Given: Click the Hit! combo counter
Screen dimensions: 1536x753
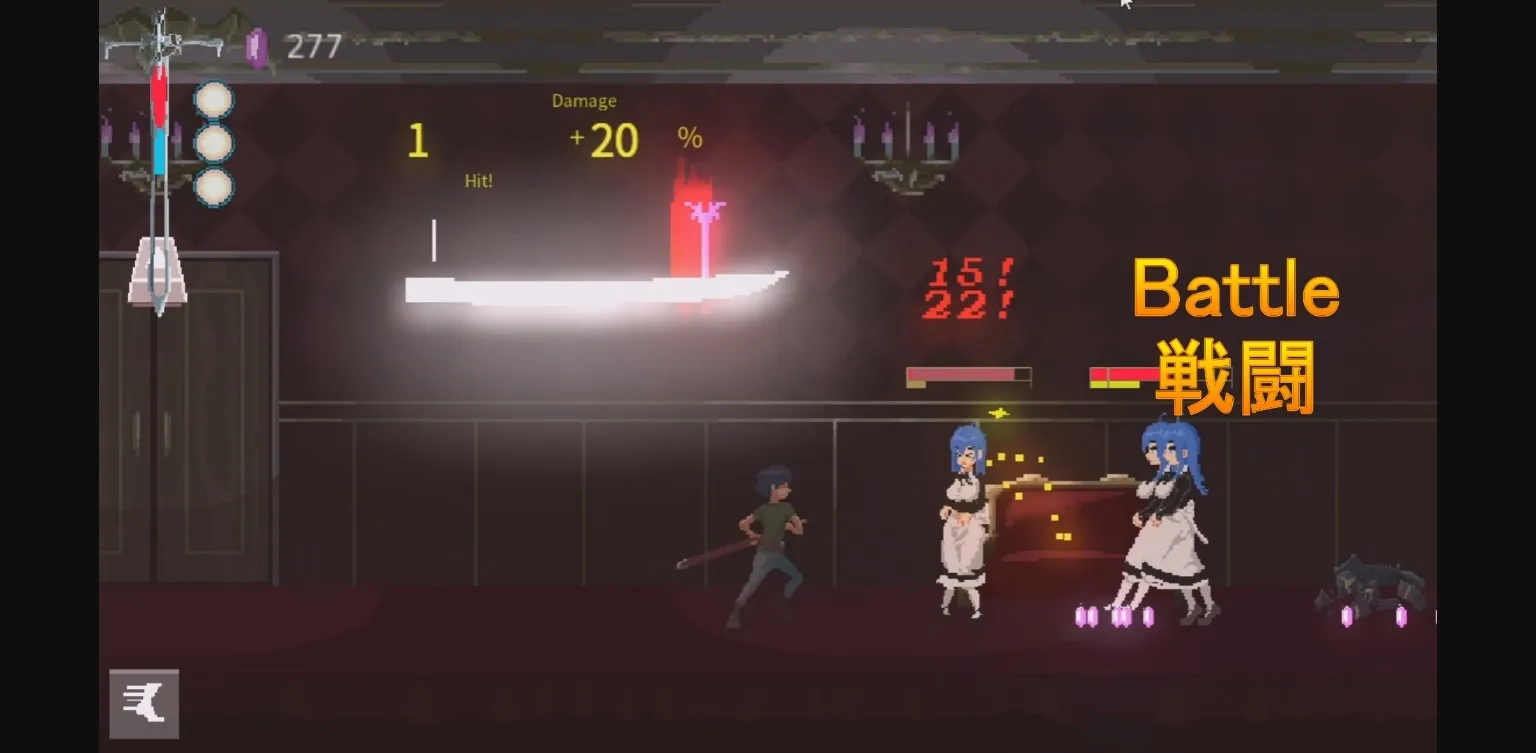Looking at the screenshot, I should (476, 180).
